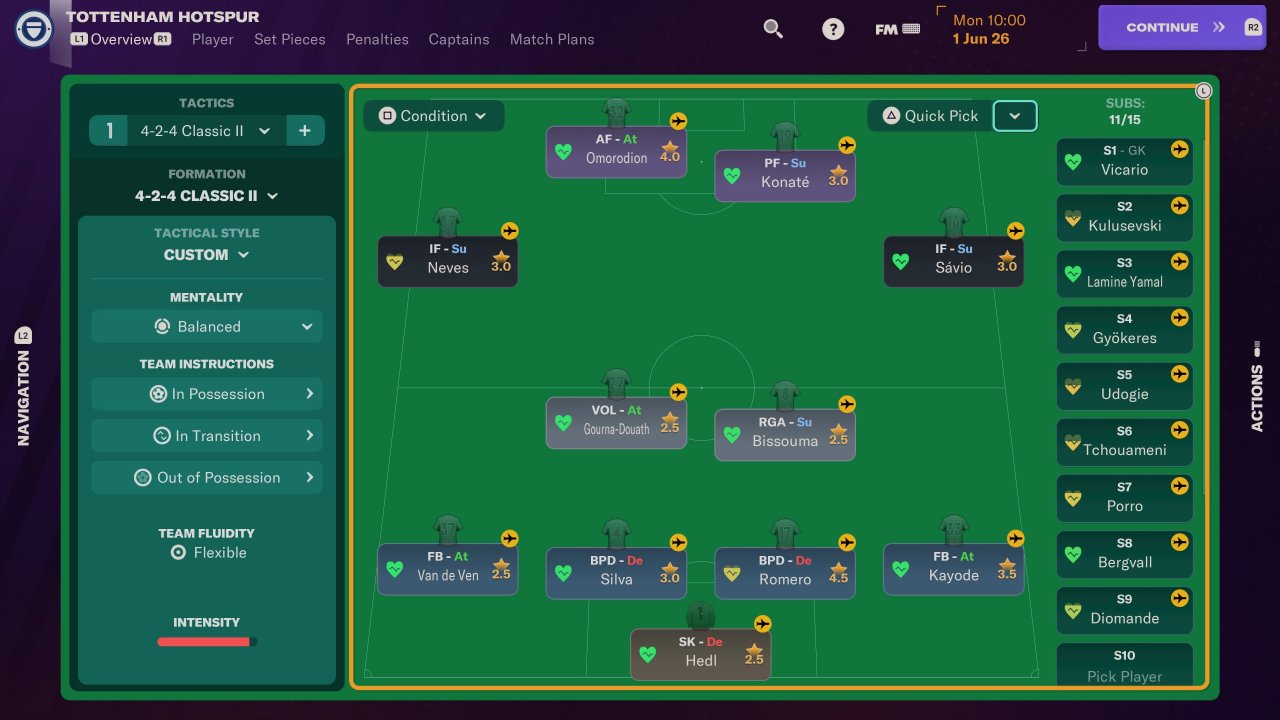Image resolution: width=1280 pixels, height=720 pixels.
Task: Change the Custom tactical style dropdown
Action: tap(206, 255)
